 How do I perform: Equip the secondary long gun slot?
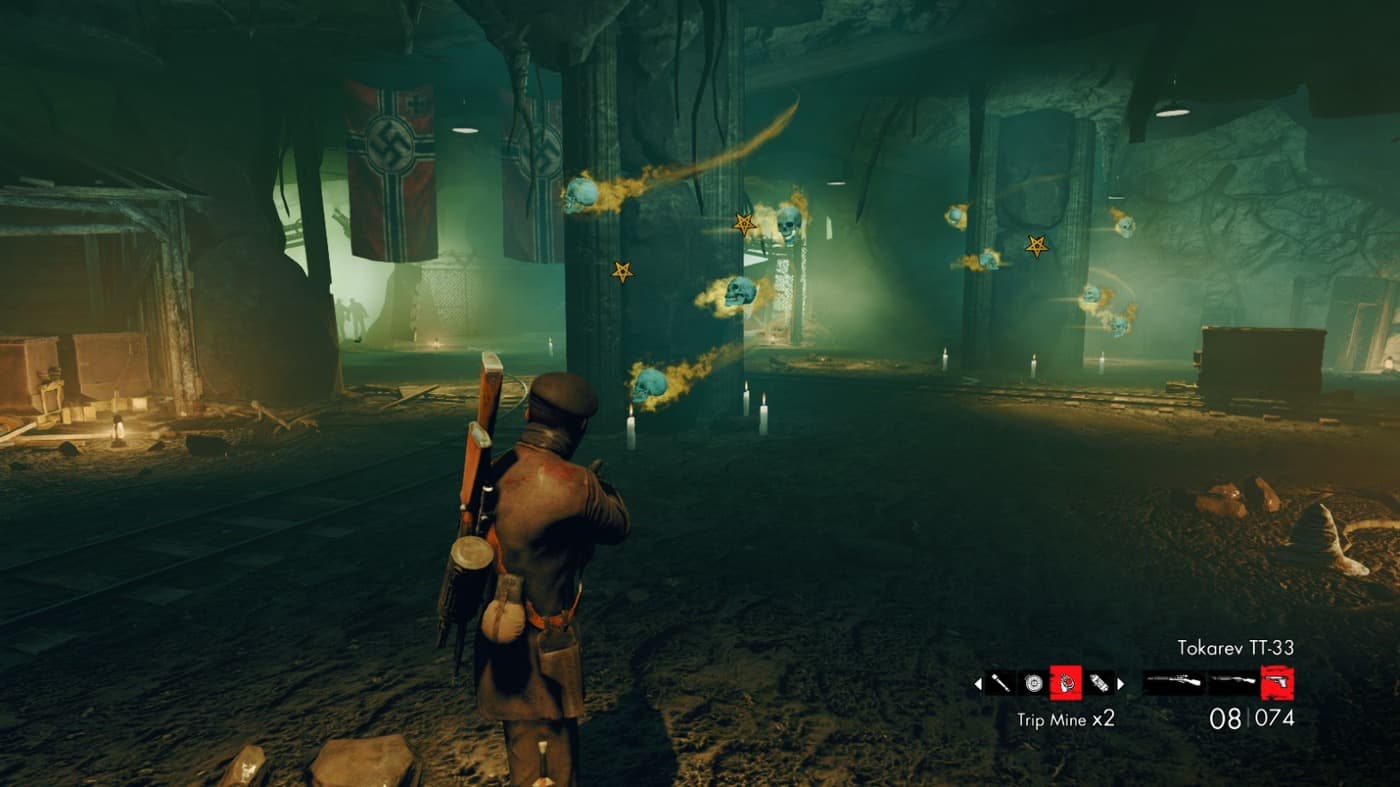pos(1233,684)
